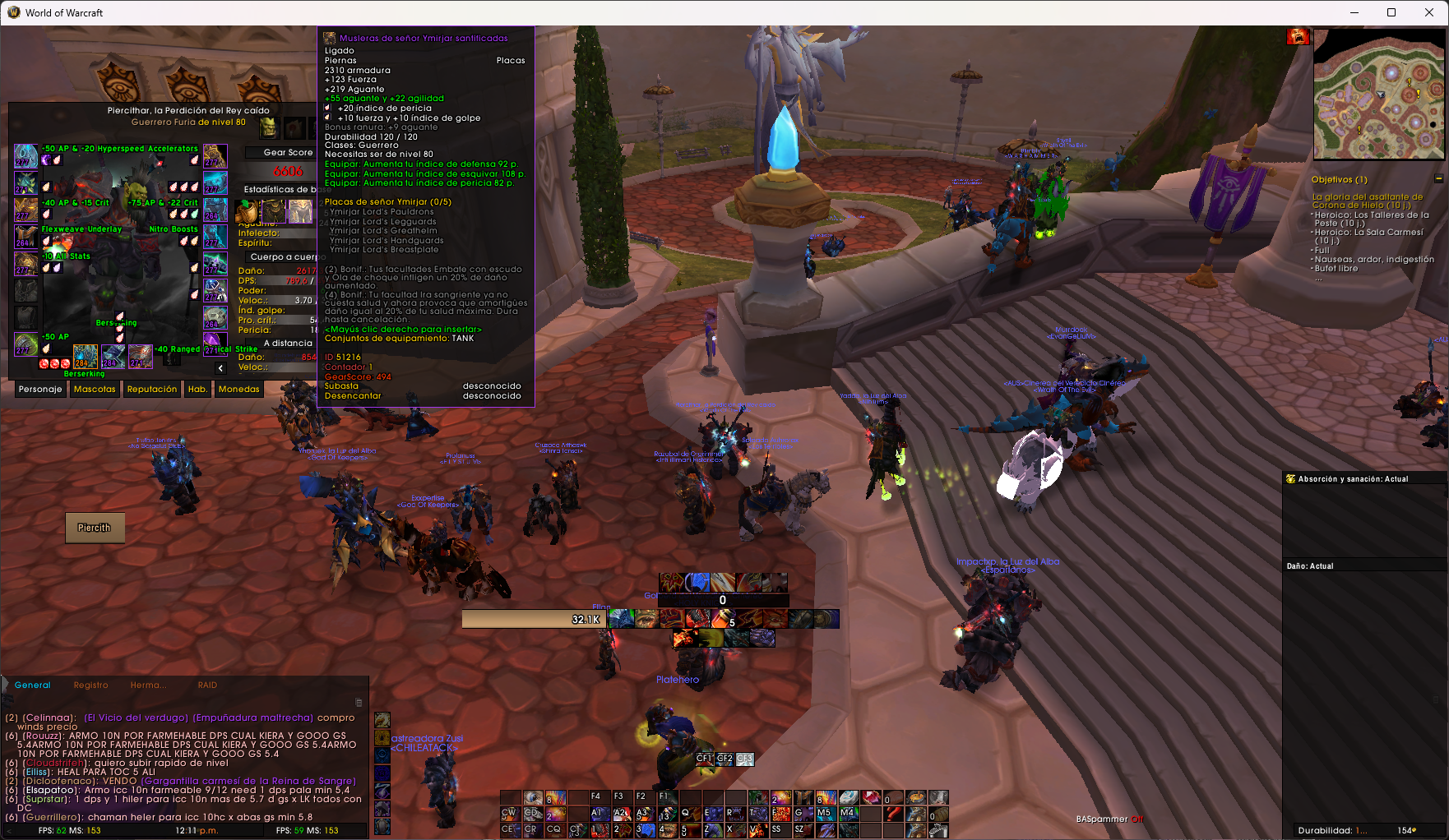Click the red question mark action button
This screenshot has height=840, width=1449.
893,814
